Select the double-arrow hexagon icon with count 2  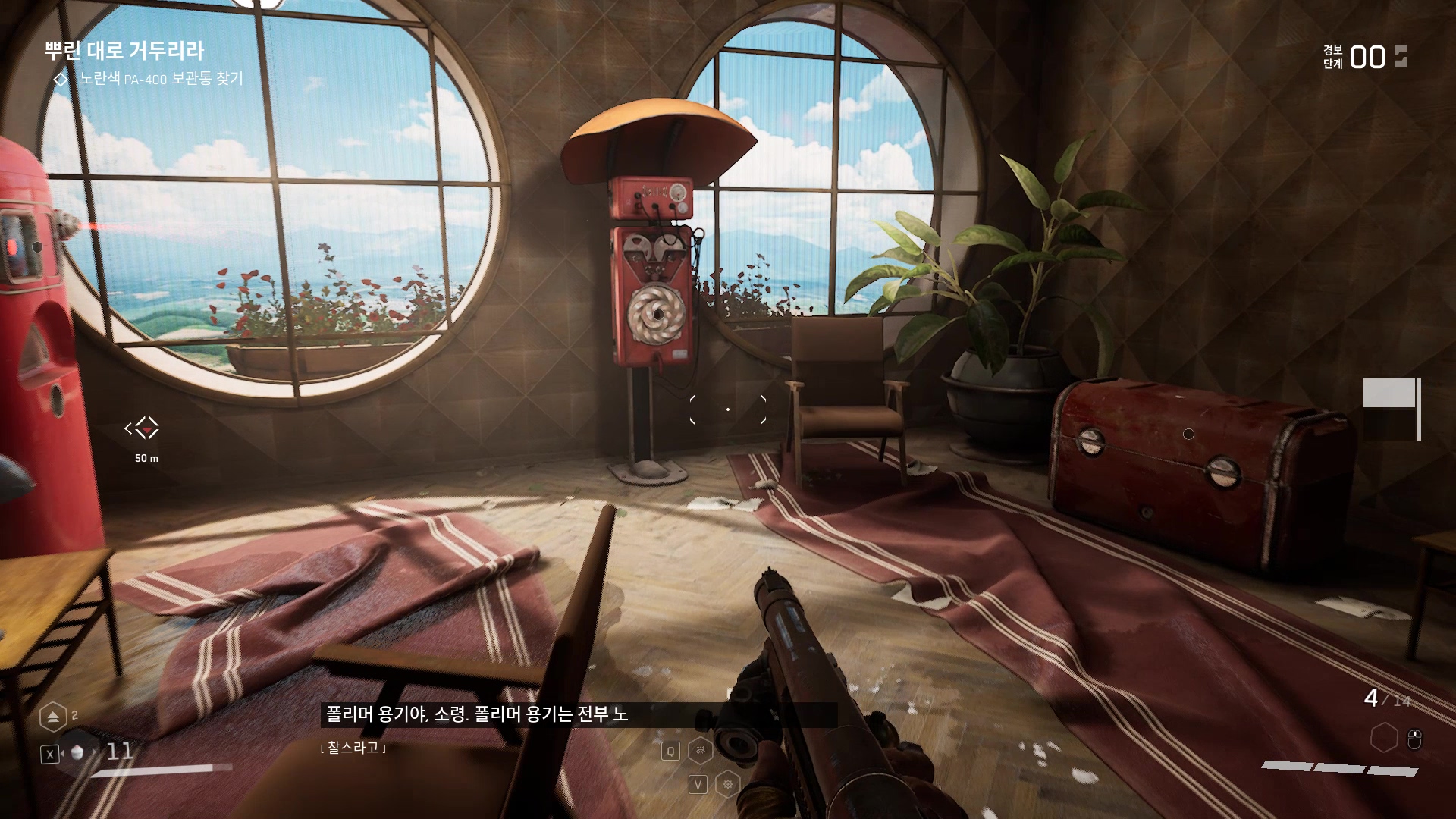(53, 717)
